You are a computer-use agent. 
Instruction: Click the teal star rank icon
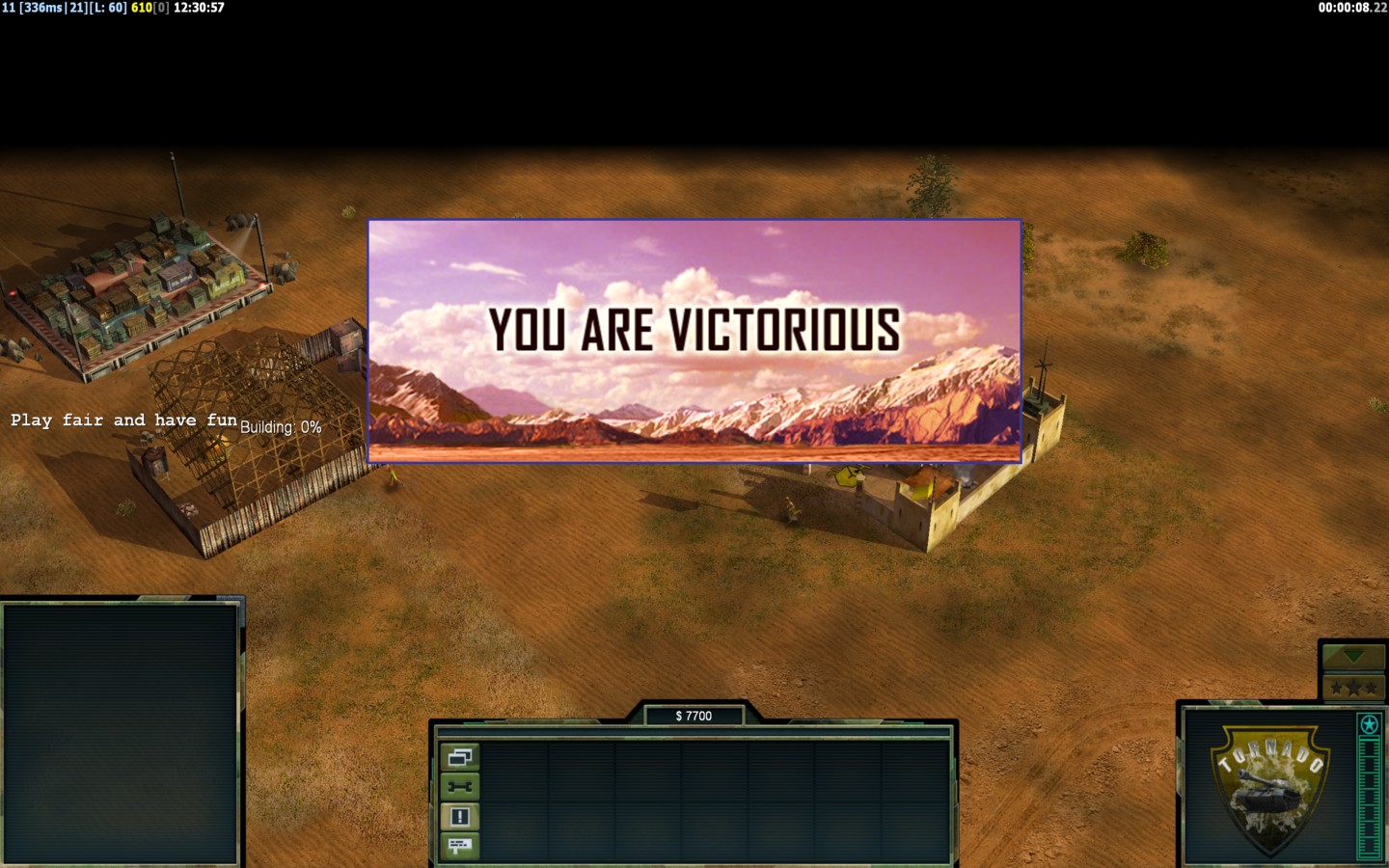(x=1369, y=724)
